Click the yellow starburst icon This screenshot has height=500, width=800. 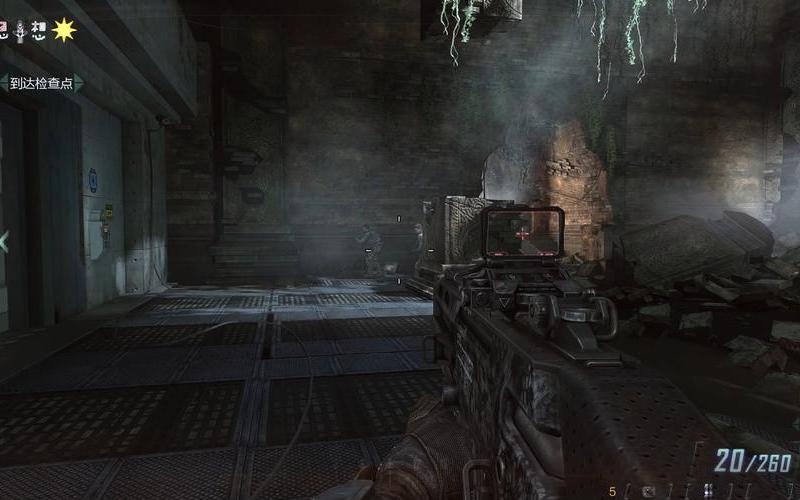(64, 30)
